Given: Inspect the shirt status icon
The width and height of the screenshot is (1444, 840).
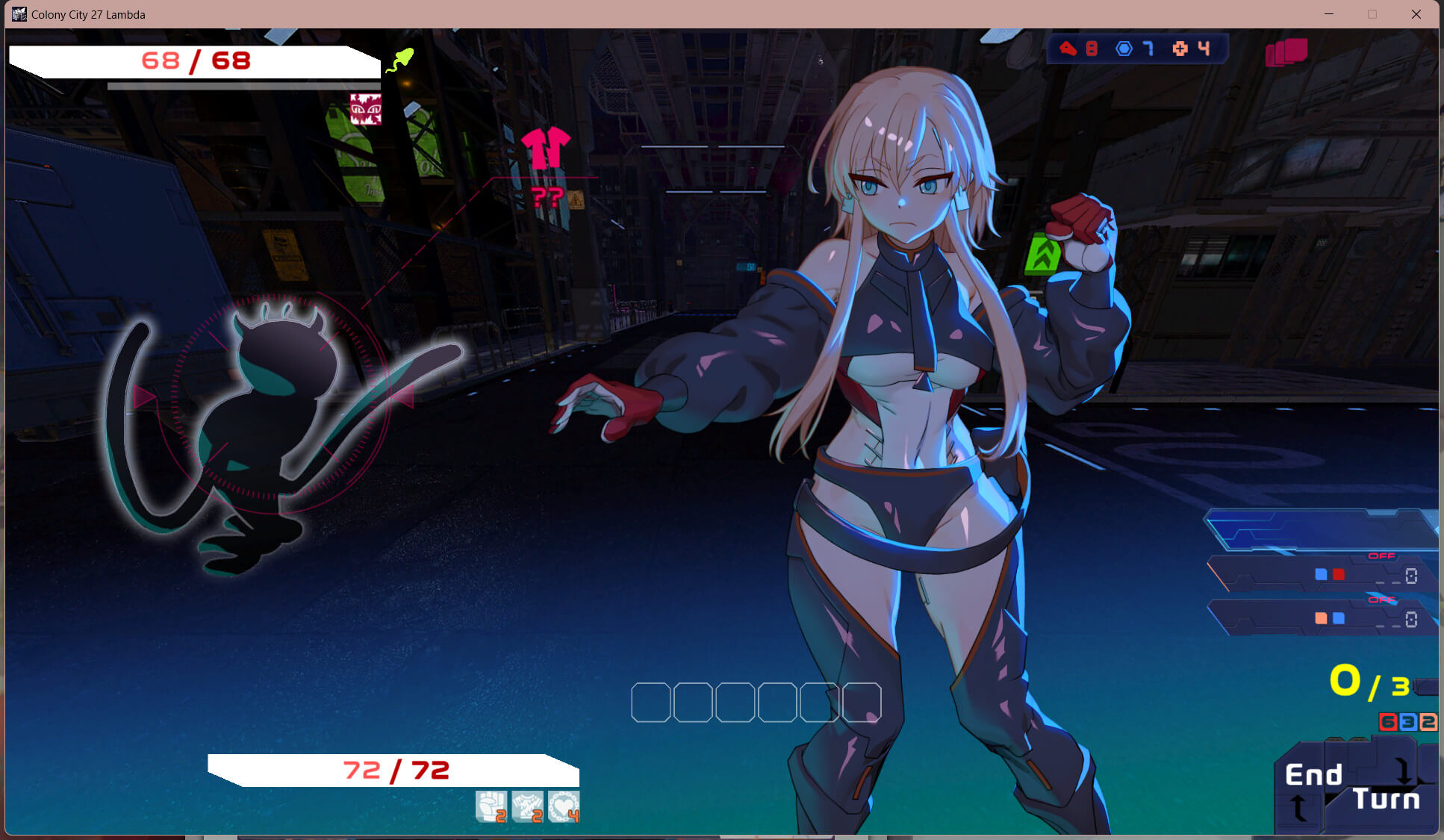Looking at the screenshot, I should click(527, 806).
